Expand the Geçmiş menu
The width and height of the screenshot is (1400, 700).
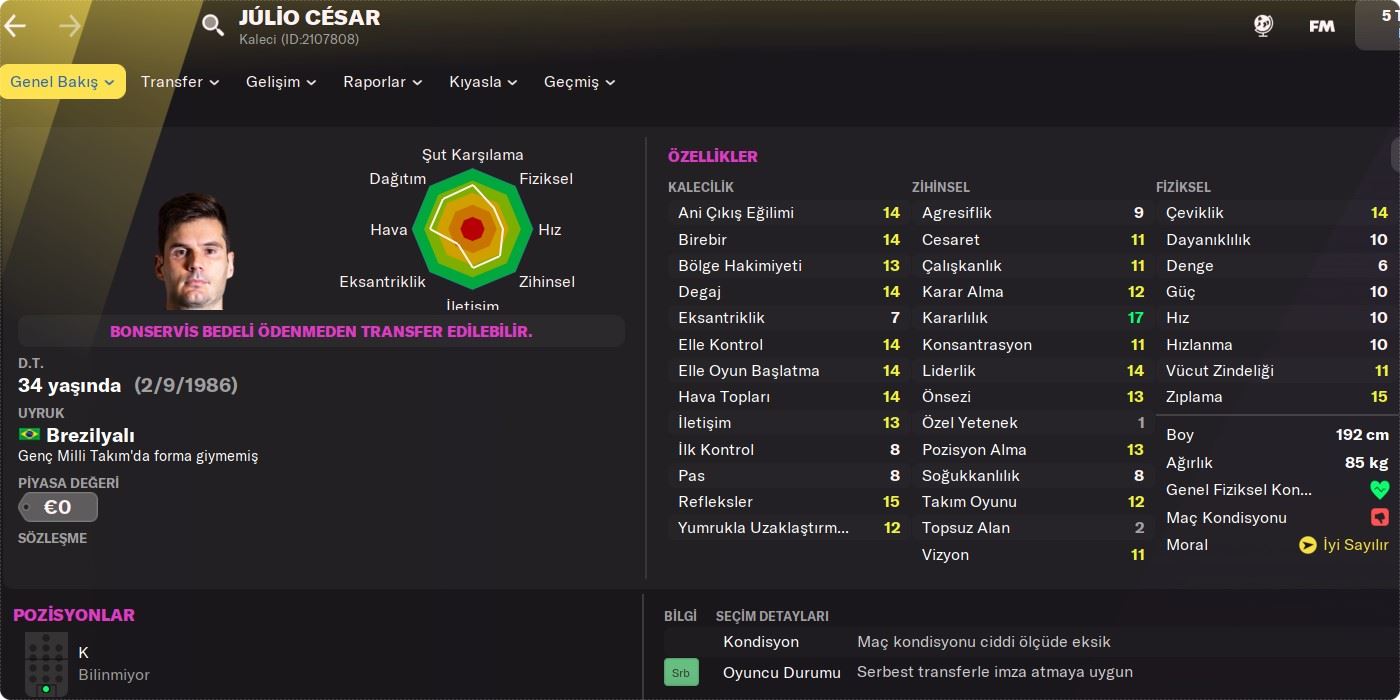(x=579, y=82)
